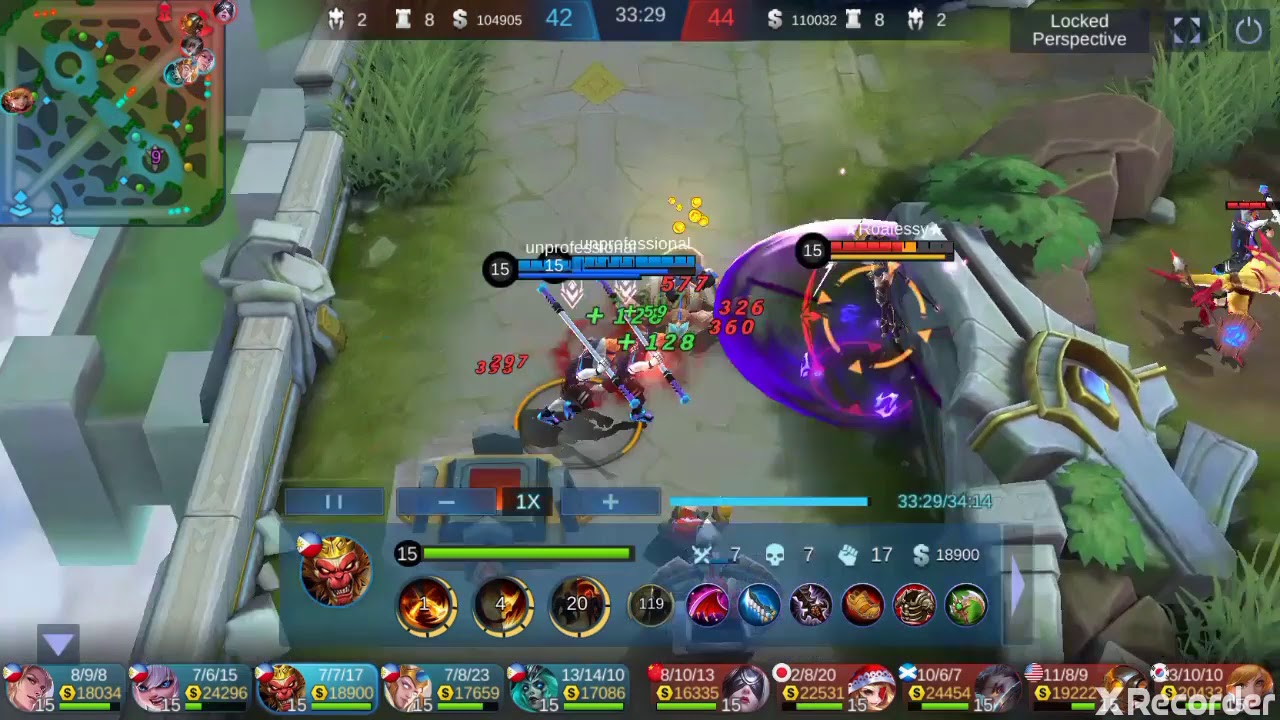This screenshot has width=1280, height=720.
Task: Decrease playback speed with minus button
Action: tap(445, 501)
